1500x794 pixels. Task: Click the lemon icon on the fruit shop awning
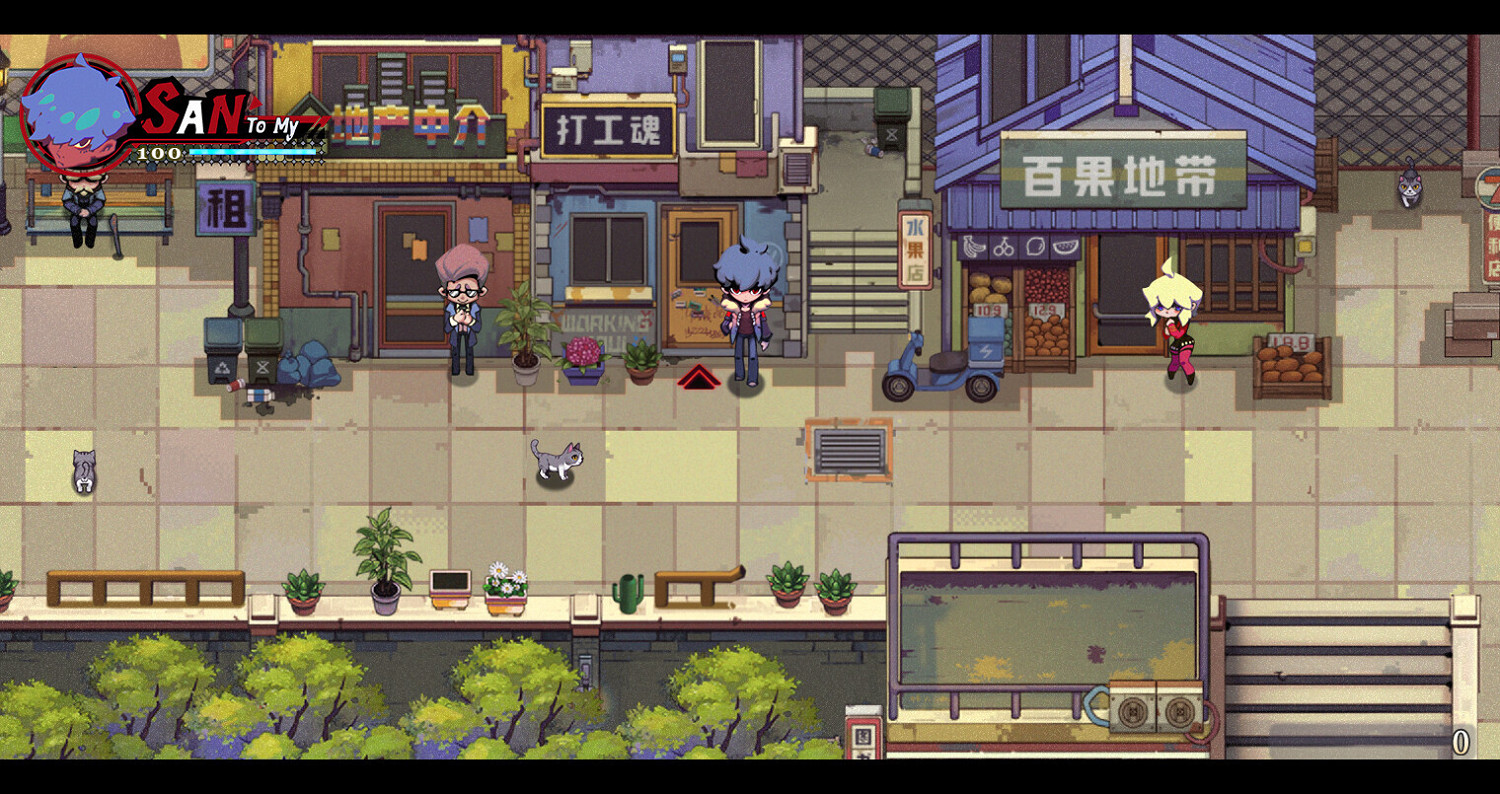(x=1035, y=247)
